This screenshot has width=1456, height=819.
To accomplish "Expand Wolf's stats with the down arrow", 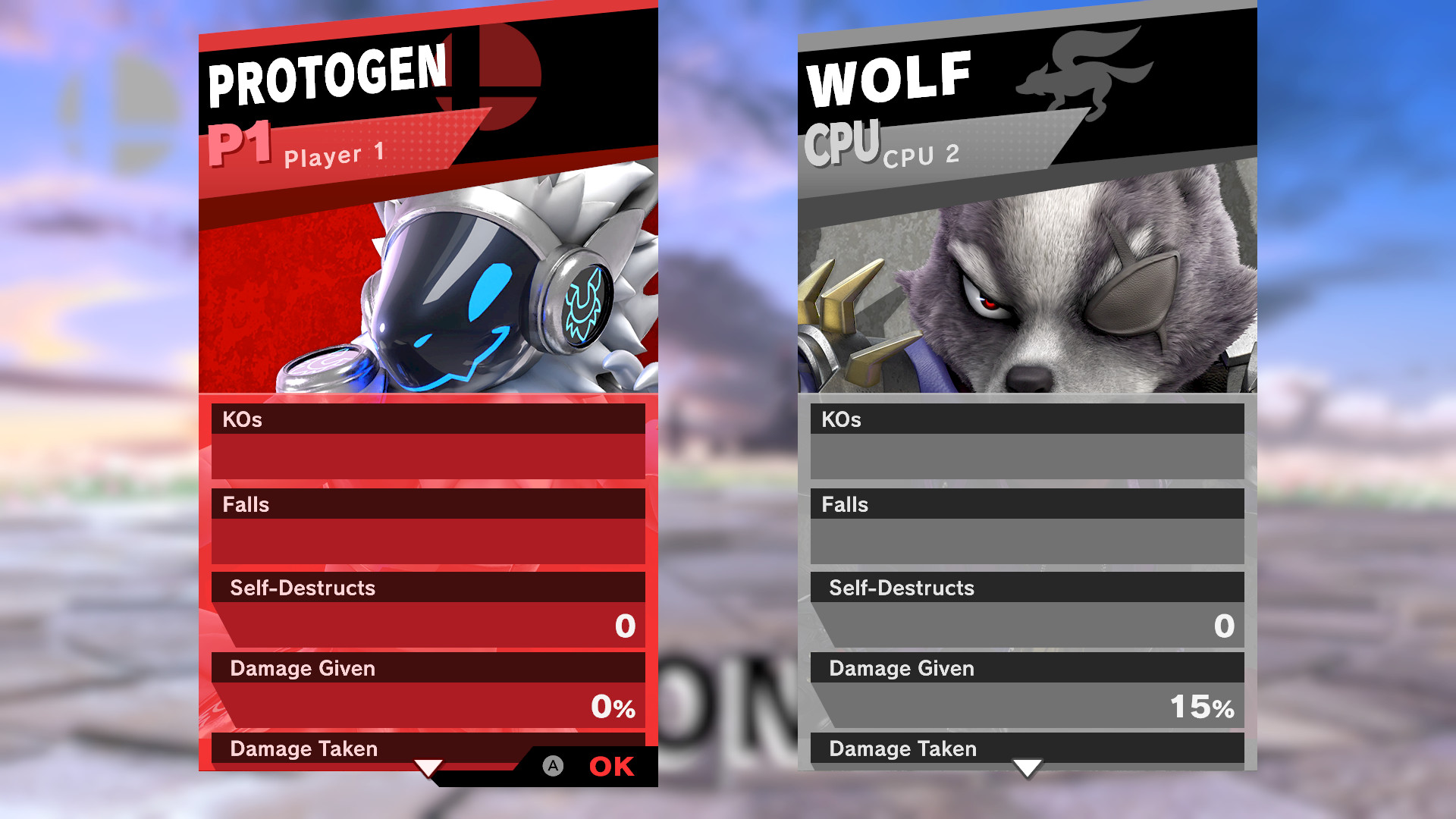I will click(1028, 768).
